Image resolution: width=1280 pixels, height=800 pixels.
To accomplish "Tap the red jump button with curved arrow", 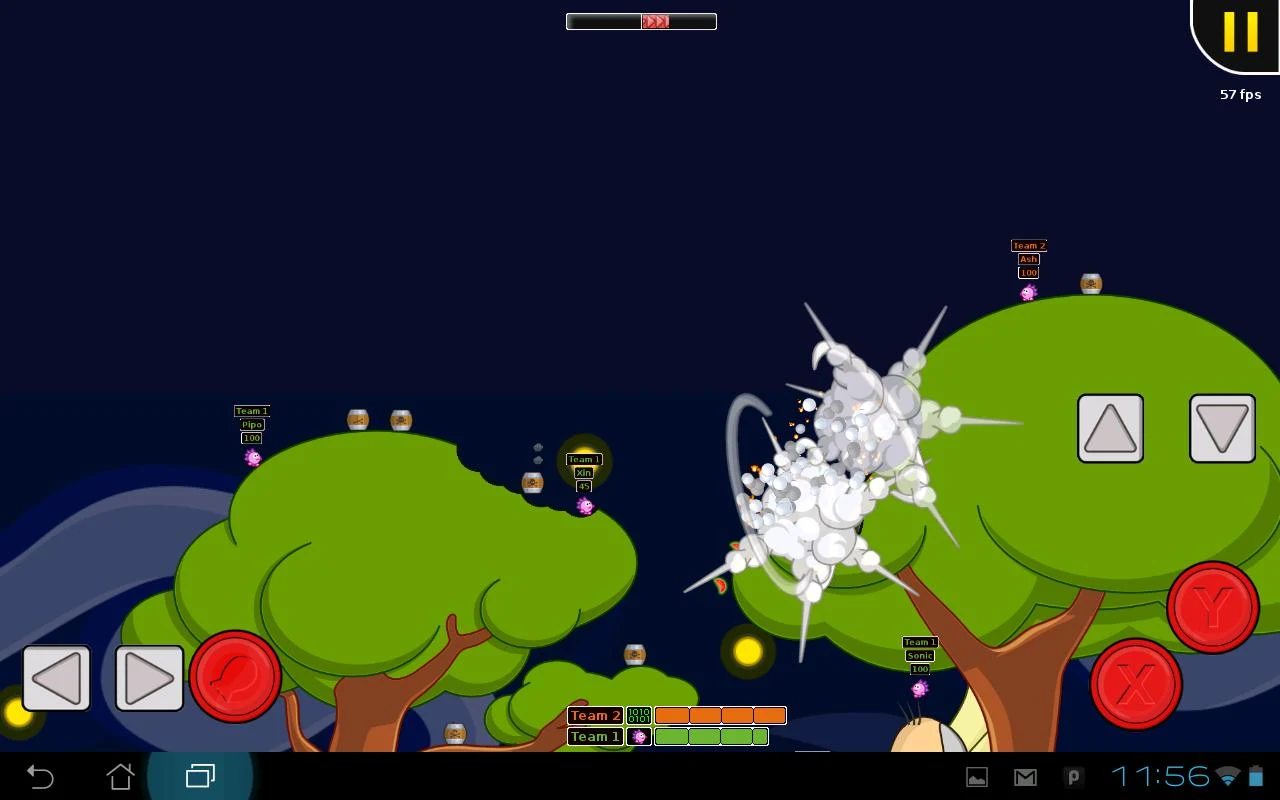I will pos(235,678).
